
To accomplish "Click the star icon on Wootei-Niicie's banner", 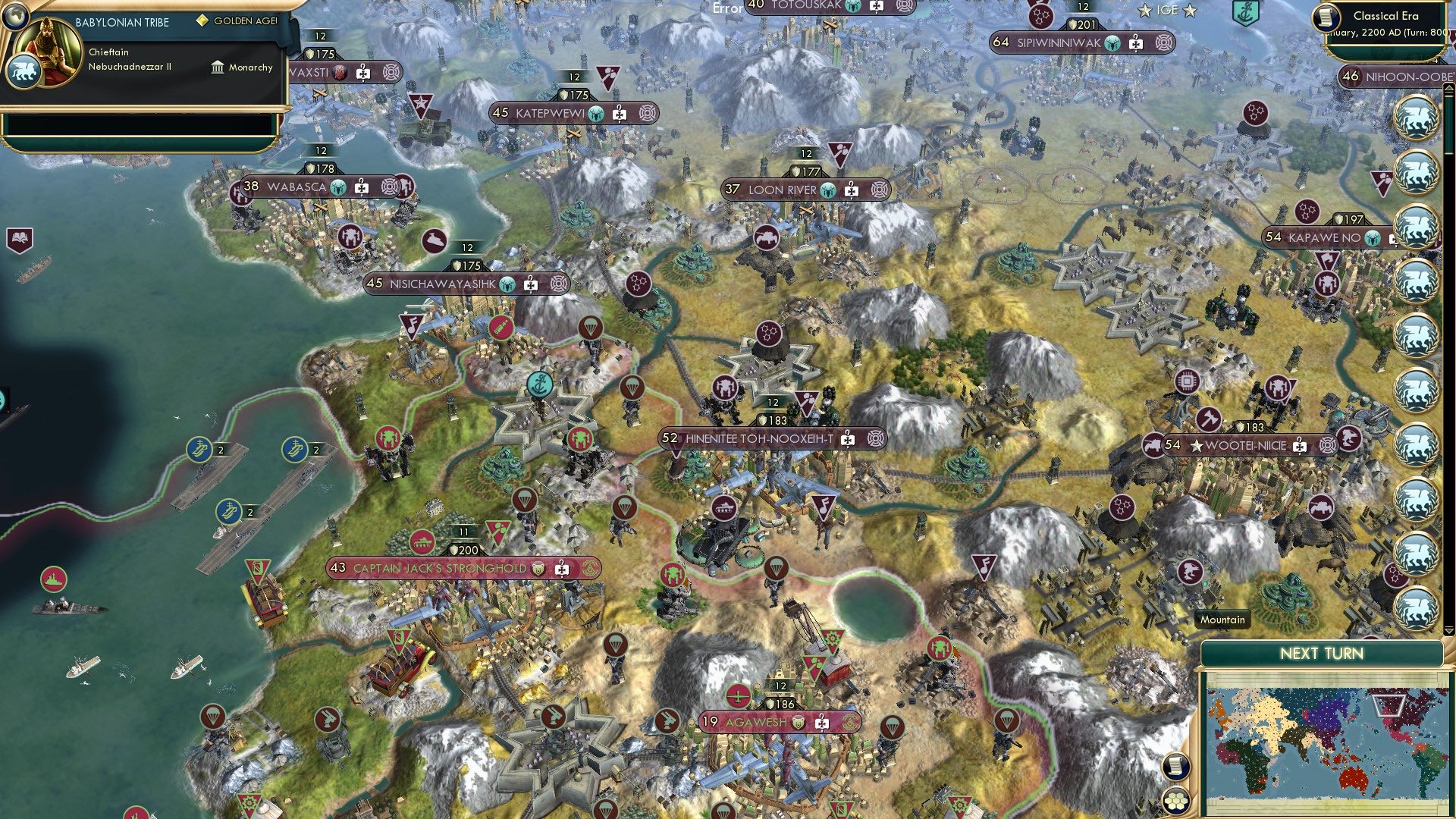I will point(1196,445).
